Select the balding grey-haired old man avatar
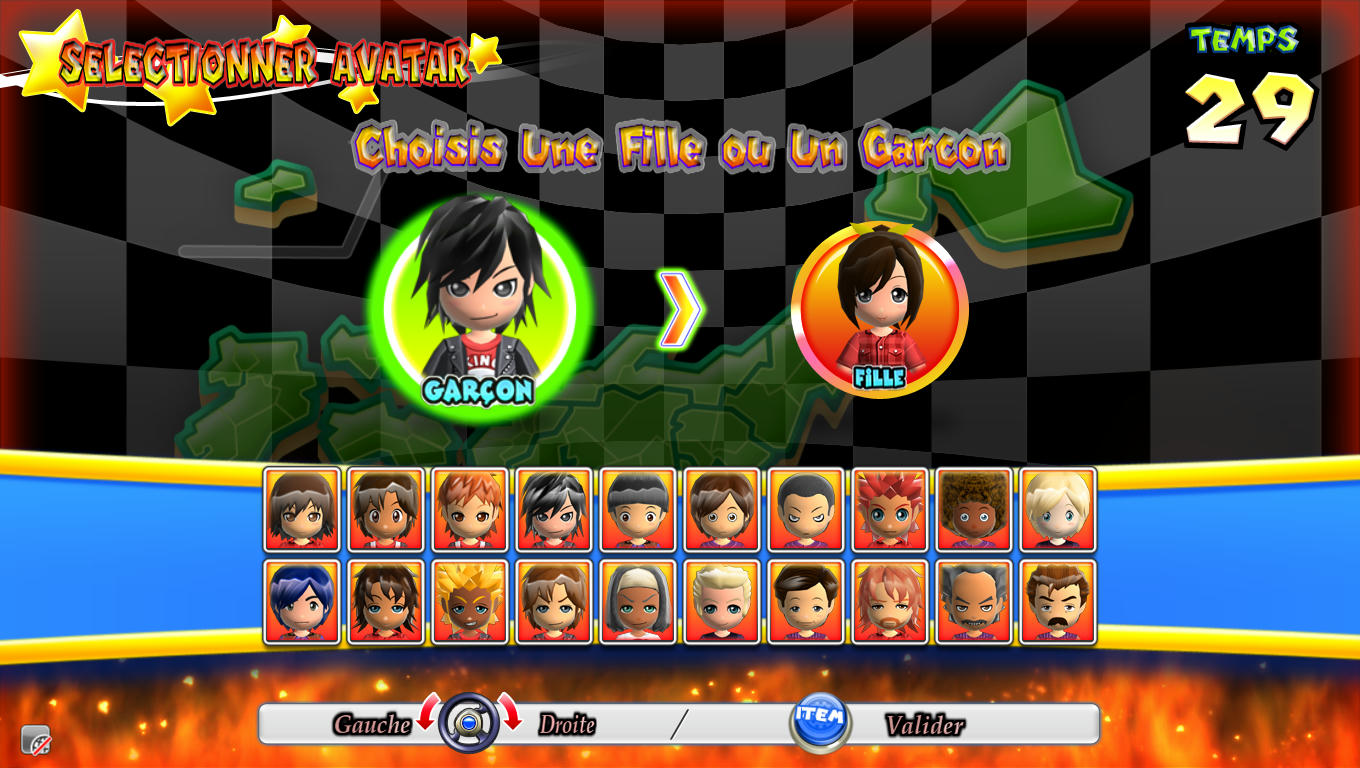Screen dimensions: 1360x768 click(974, 601)
